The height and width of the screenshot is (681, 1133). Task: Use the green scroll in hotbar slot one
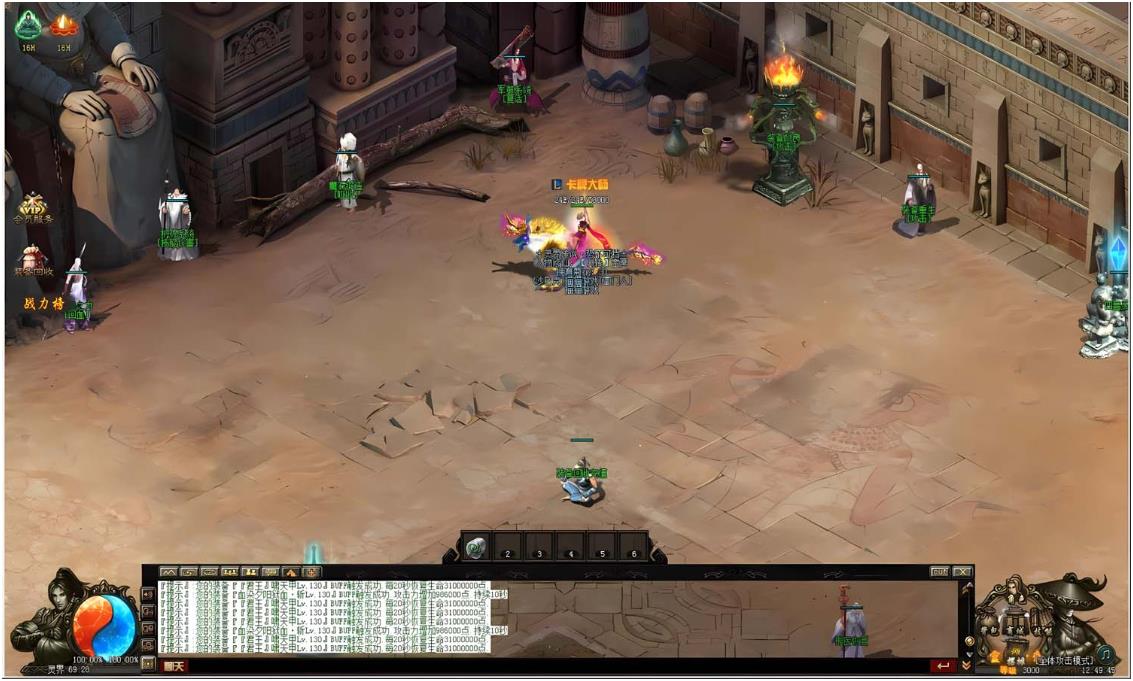tap(475, 549)
